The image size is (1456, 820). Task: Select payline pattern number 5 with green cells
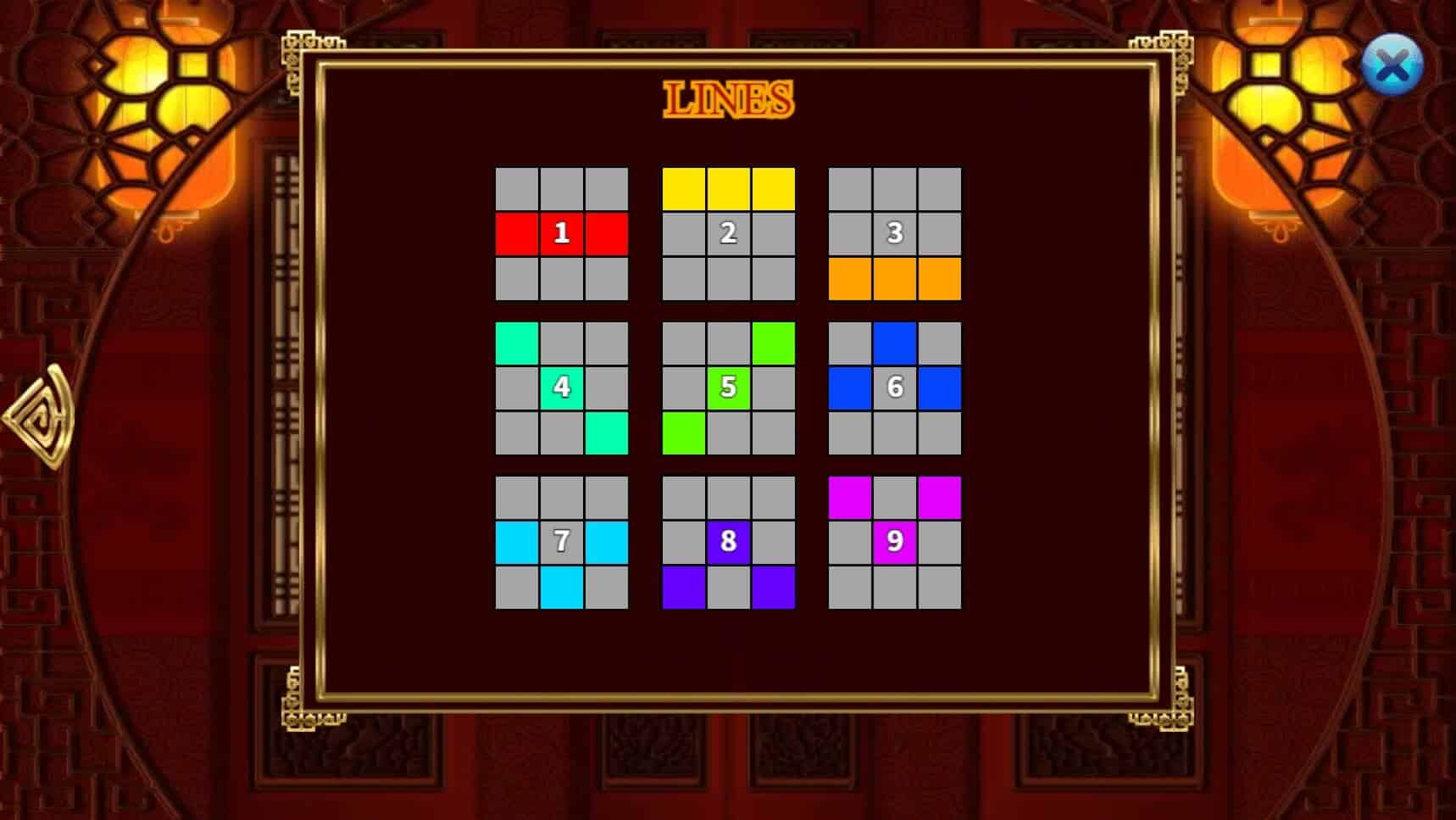point(727,387)
